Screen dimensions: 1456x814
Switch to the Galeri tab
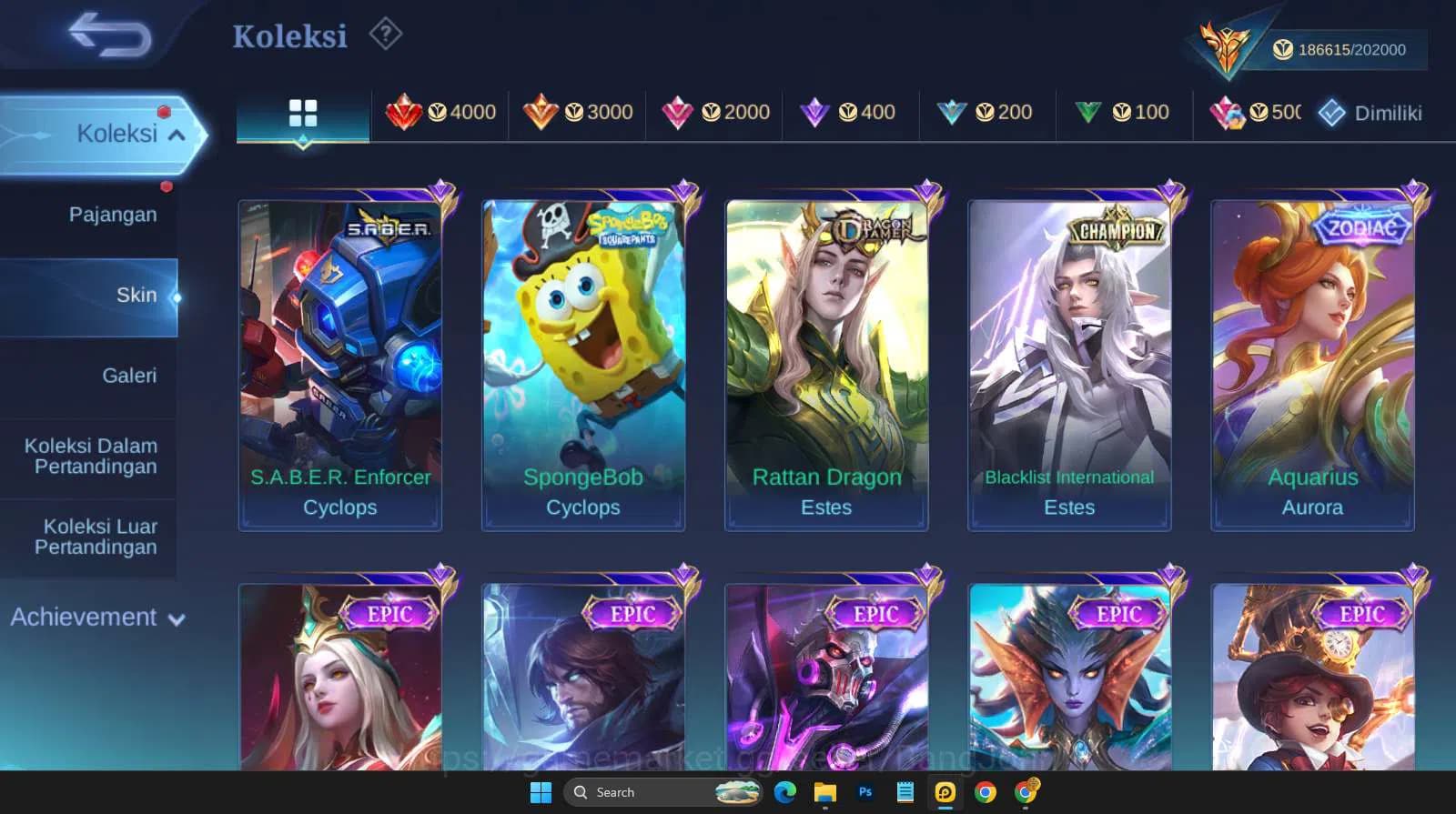130,375
